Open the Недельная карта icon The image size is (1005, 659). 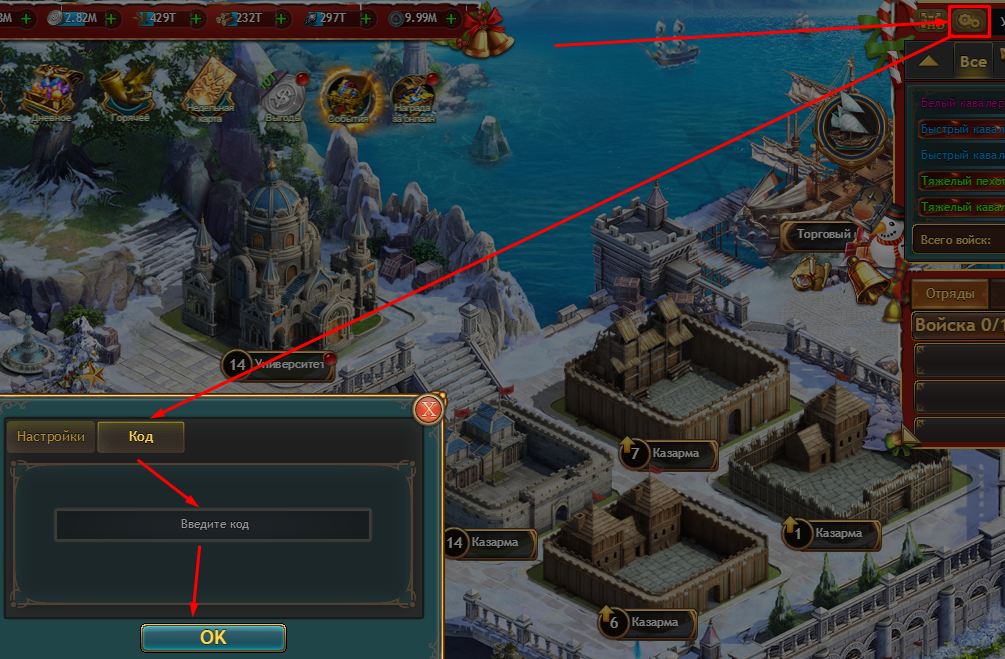pos(209,90)
